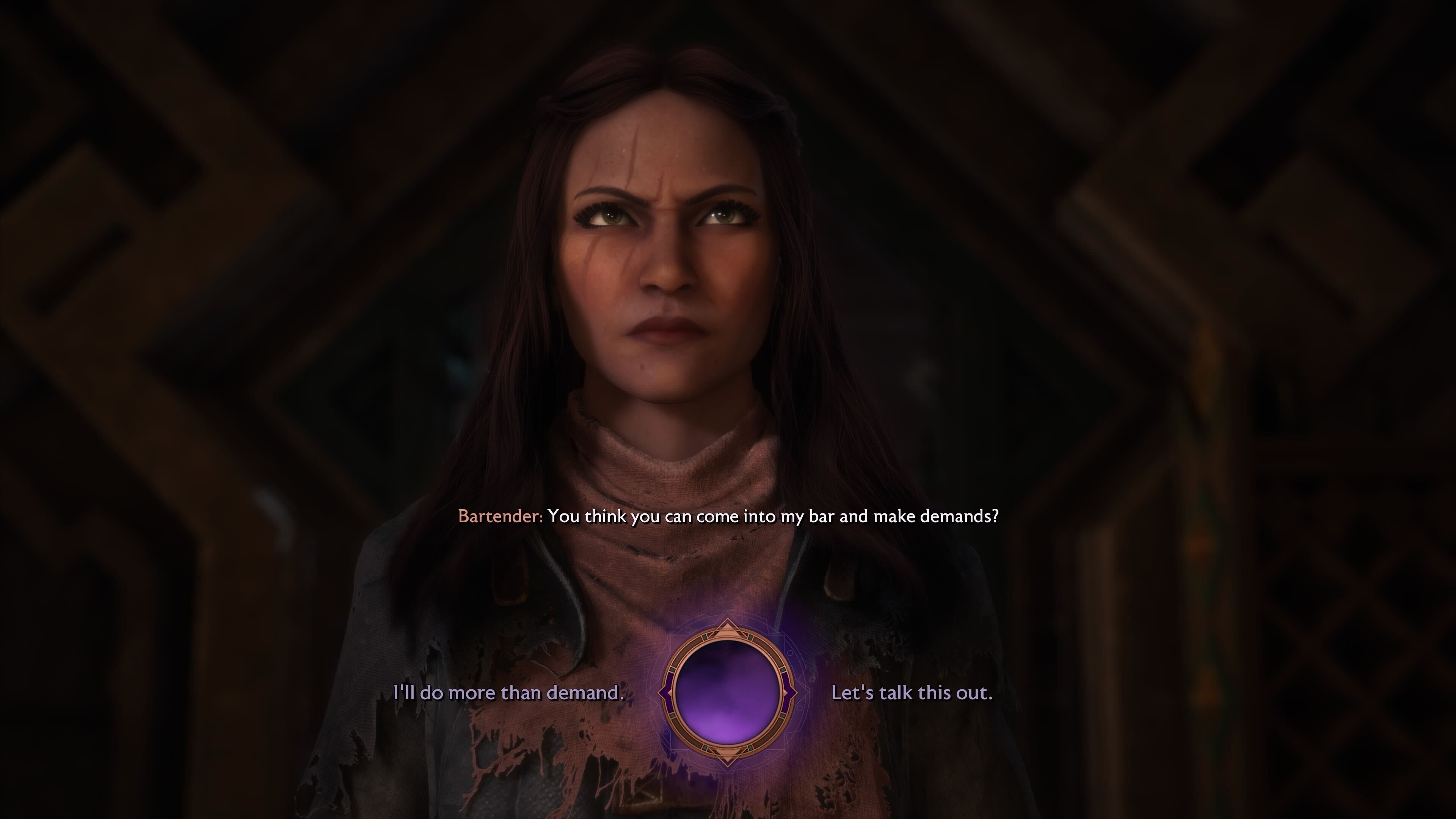Image resolution: width=1456 pixels, height=819 pixels.
Task: Click the purple orb at the wheel's center
Action: click(728, 692)
